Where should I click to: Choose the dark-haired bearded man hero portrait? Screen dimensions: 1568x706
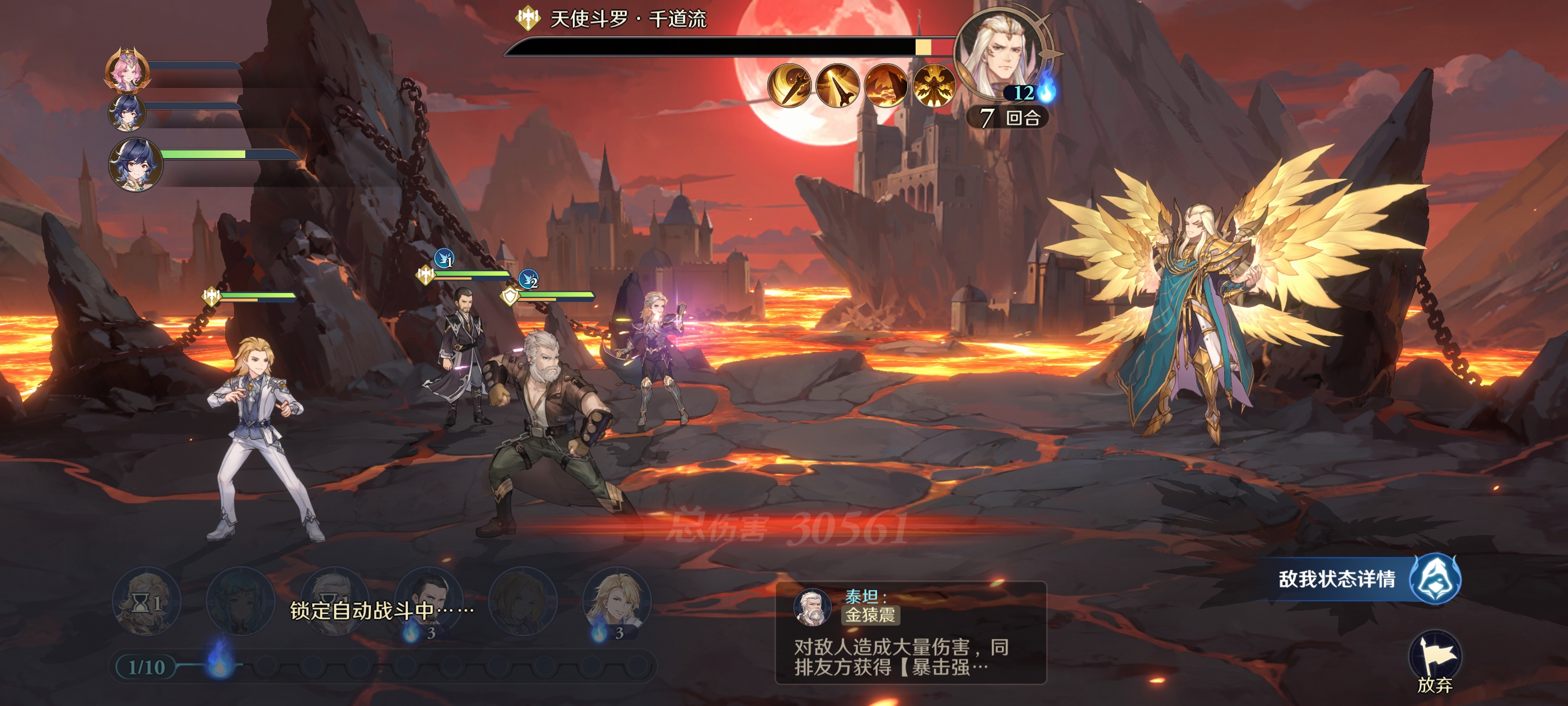(x=428, y=601)
